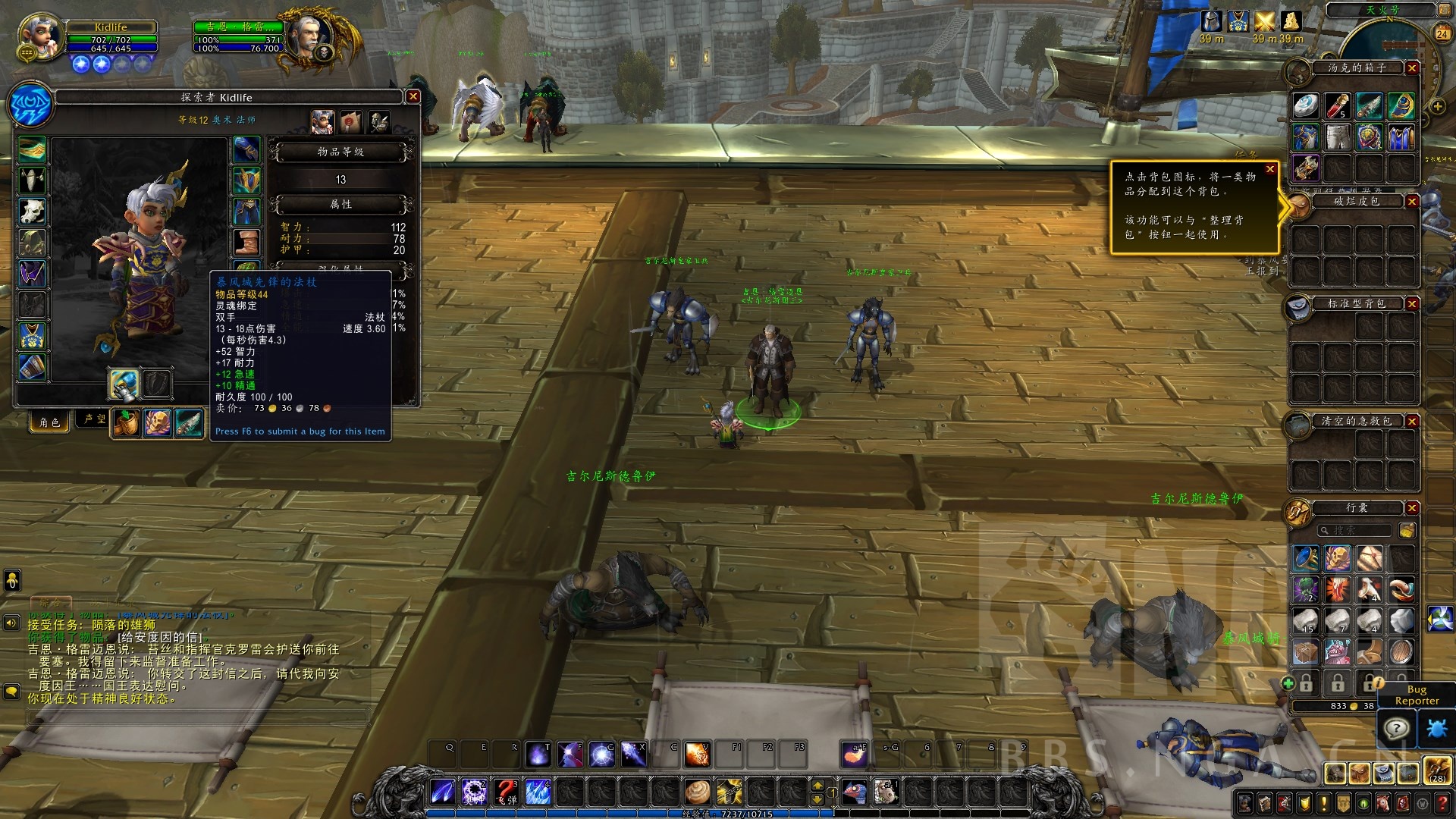Activate the fire blast spell bound to V

coord(697,754)
